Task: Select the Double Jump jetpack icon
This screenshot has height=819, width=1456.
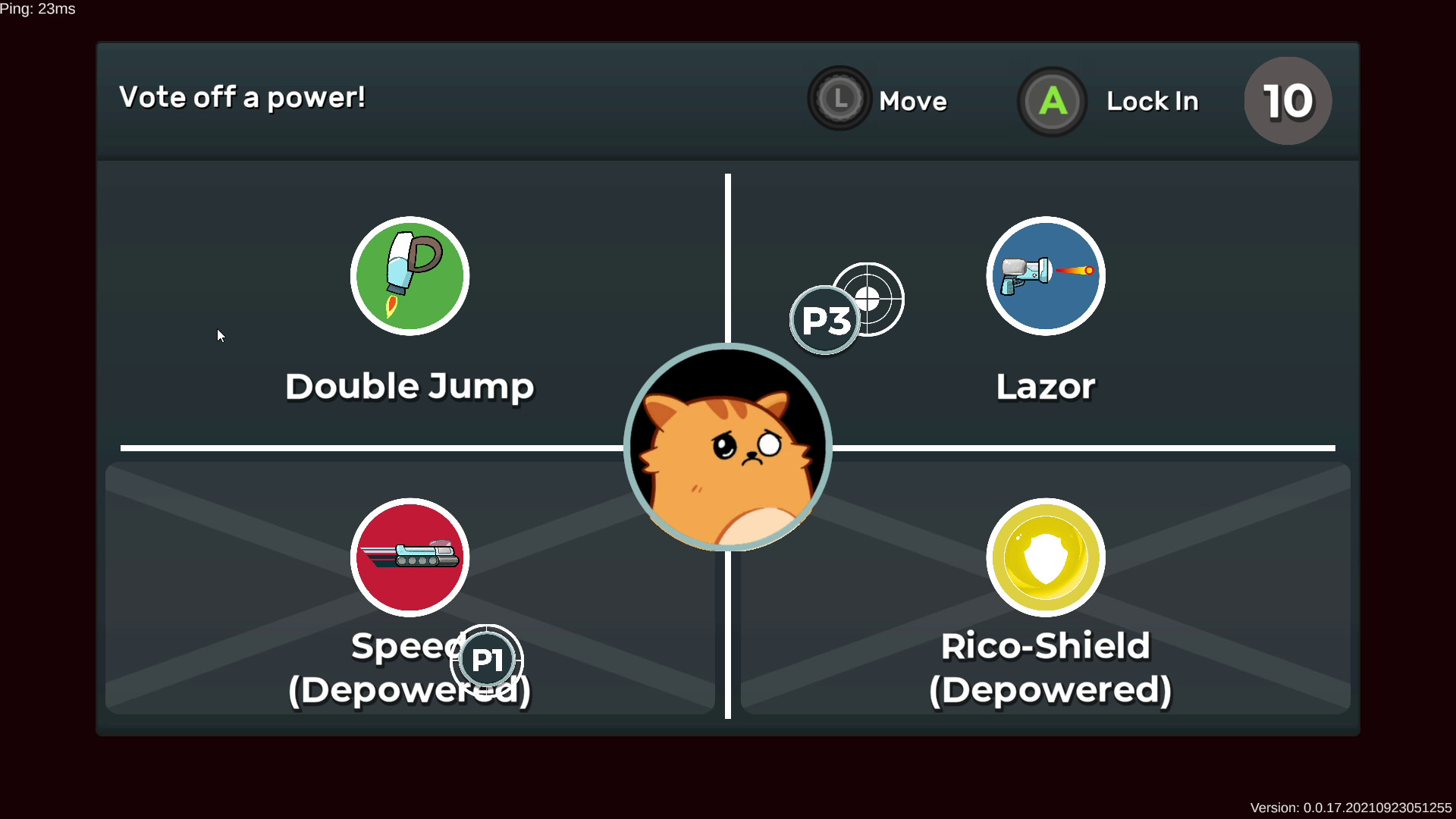Action: [x=409, y=276]
